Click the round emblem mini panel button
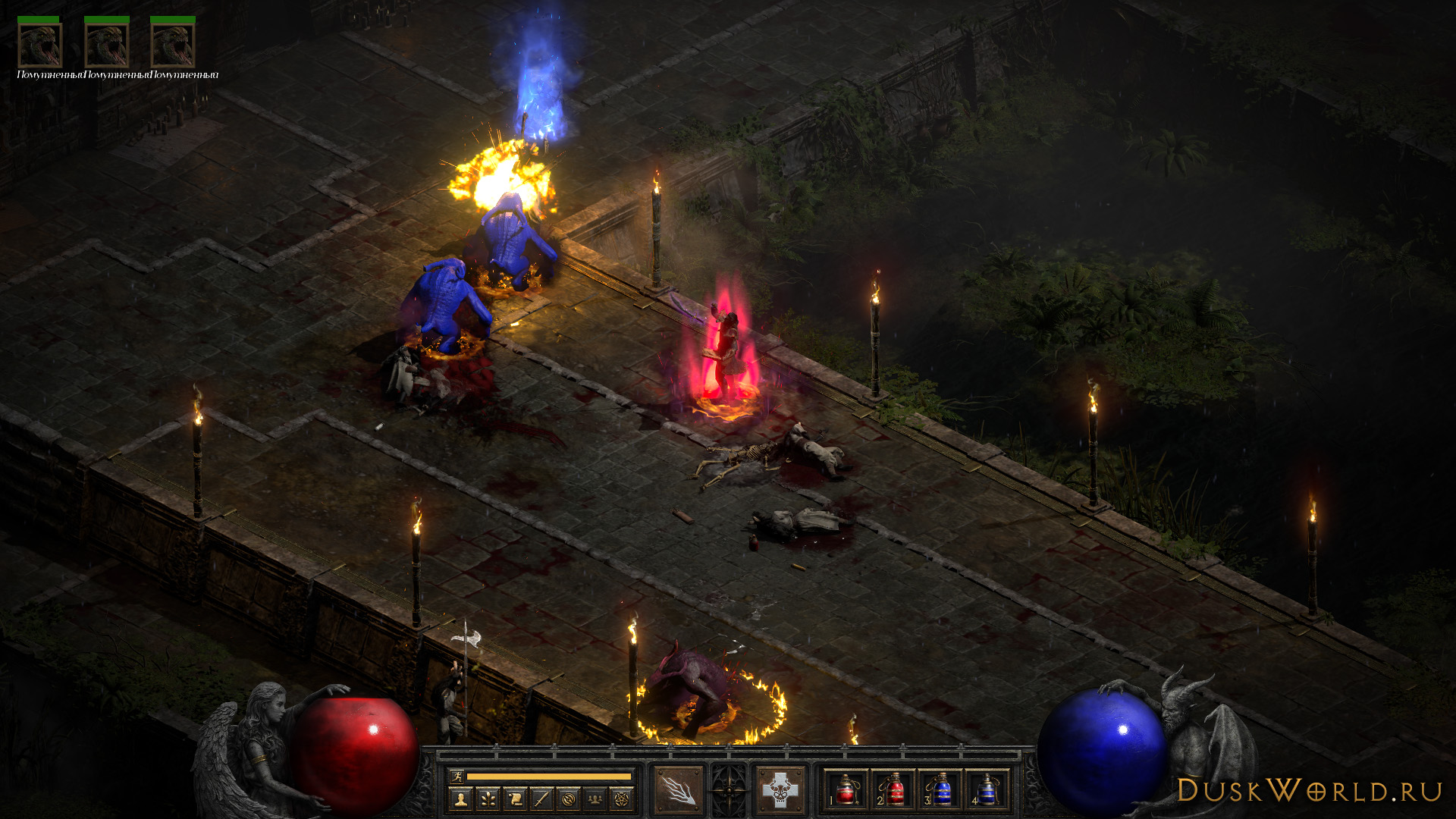This screenshot has height=819, width=1456. click(x=569, y=799)
